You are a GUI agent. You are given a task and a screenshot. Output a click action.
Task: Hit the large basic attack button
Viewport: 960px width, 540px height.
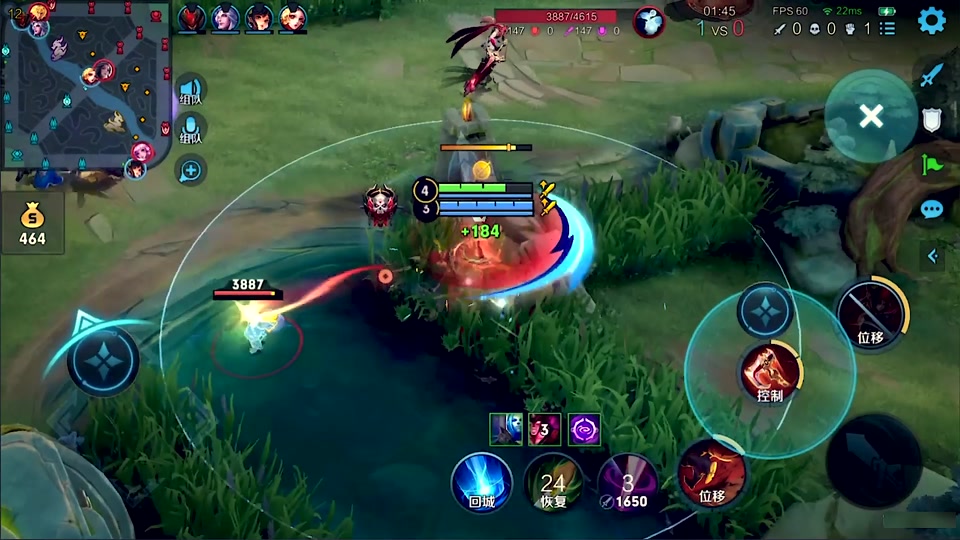pyautogui.click(x=873, y=461)
